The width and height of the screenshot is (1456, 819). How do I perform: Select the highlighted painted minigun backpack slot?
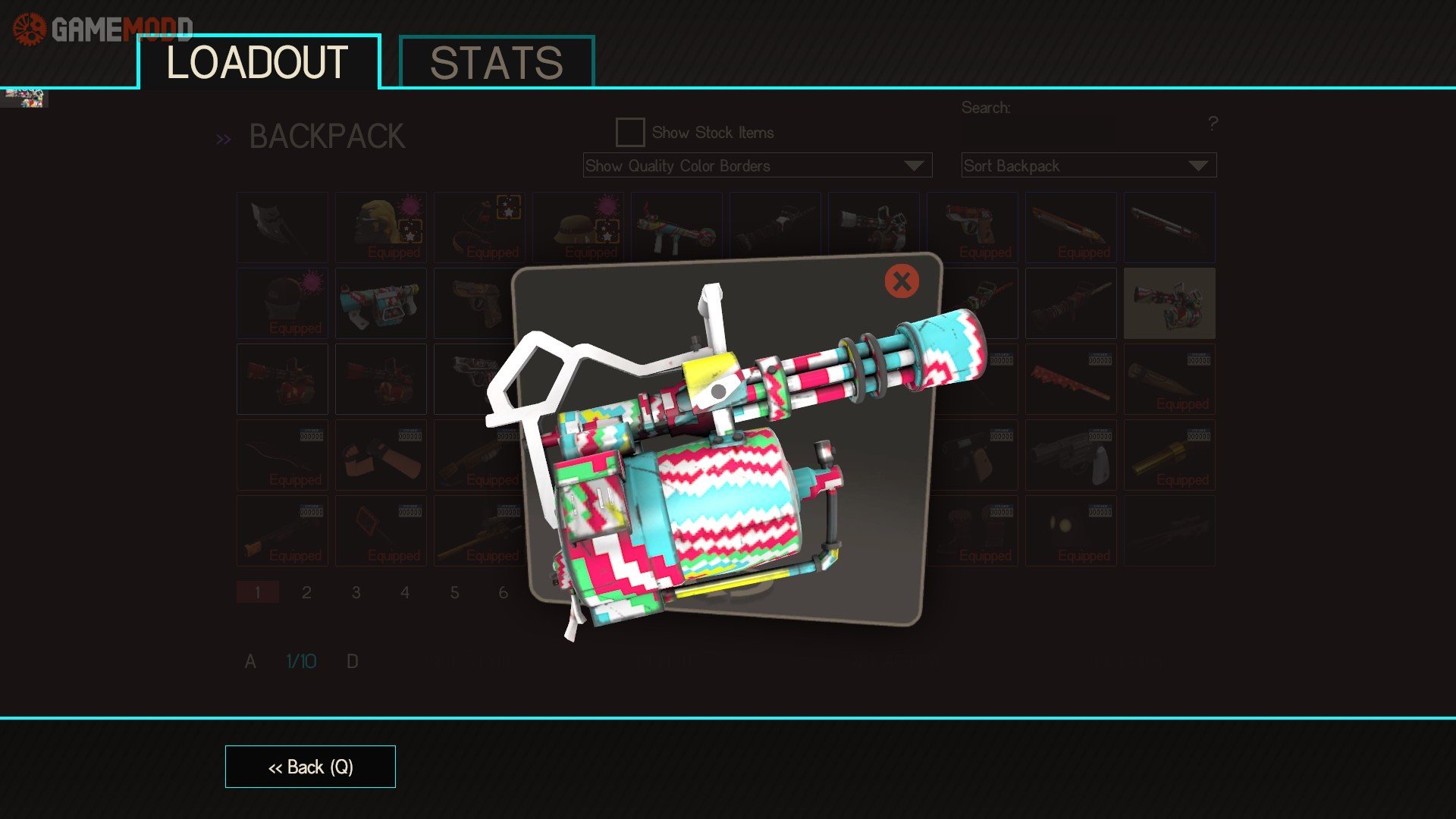(1169, 303)
